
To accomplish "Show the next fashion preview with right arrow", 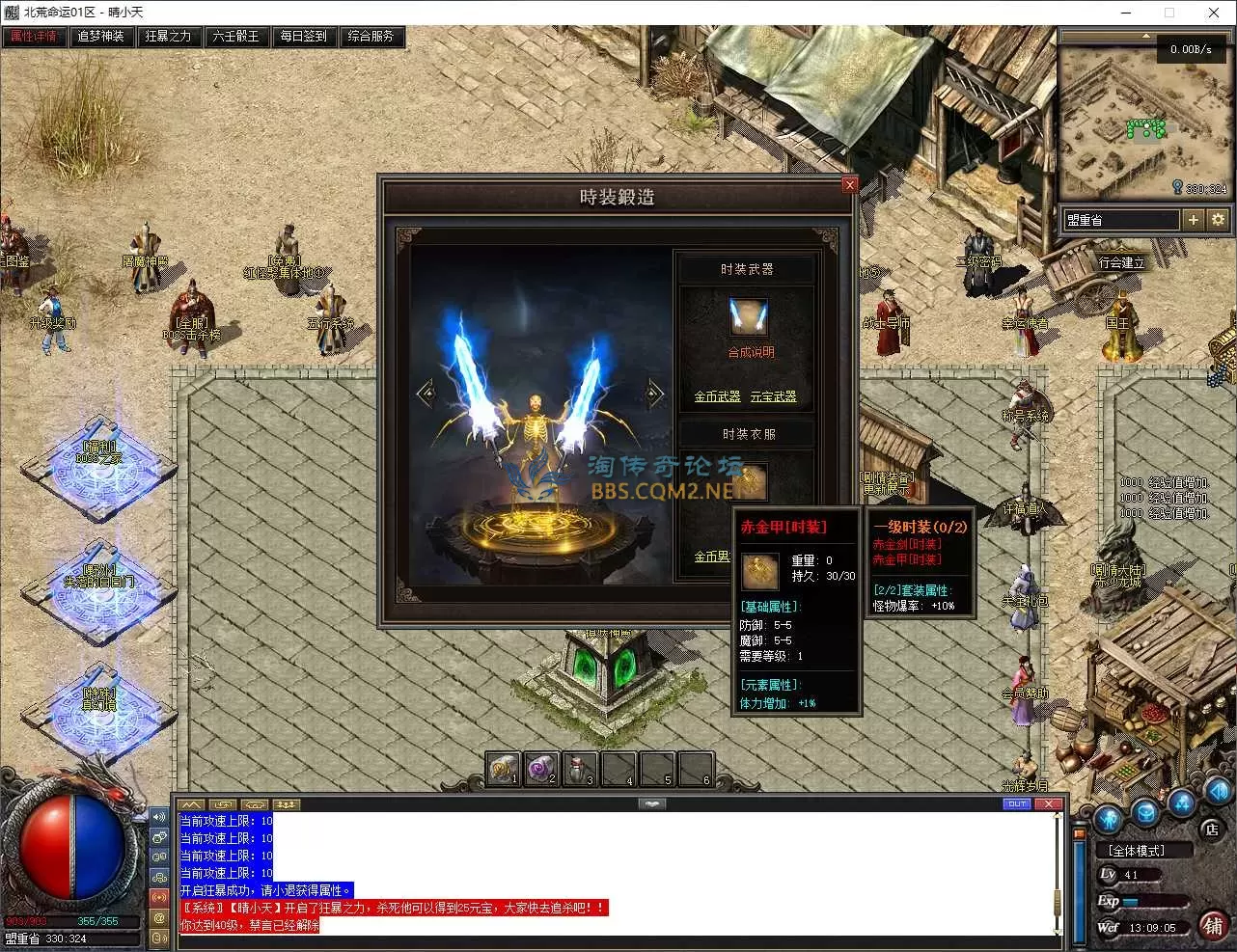I will point(654,393).
